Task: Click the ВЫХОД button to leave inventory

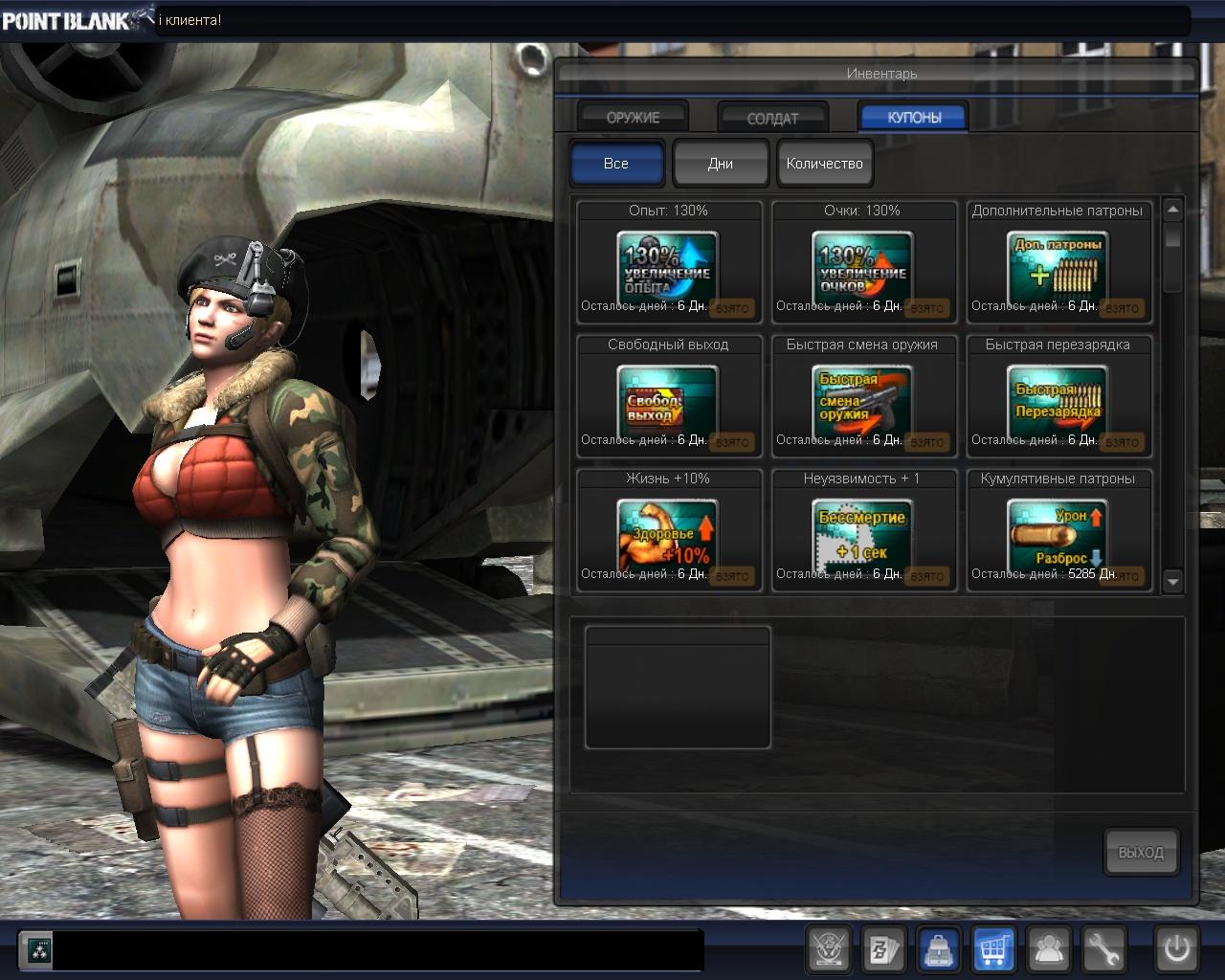Action: point(1141,852)
